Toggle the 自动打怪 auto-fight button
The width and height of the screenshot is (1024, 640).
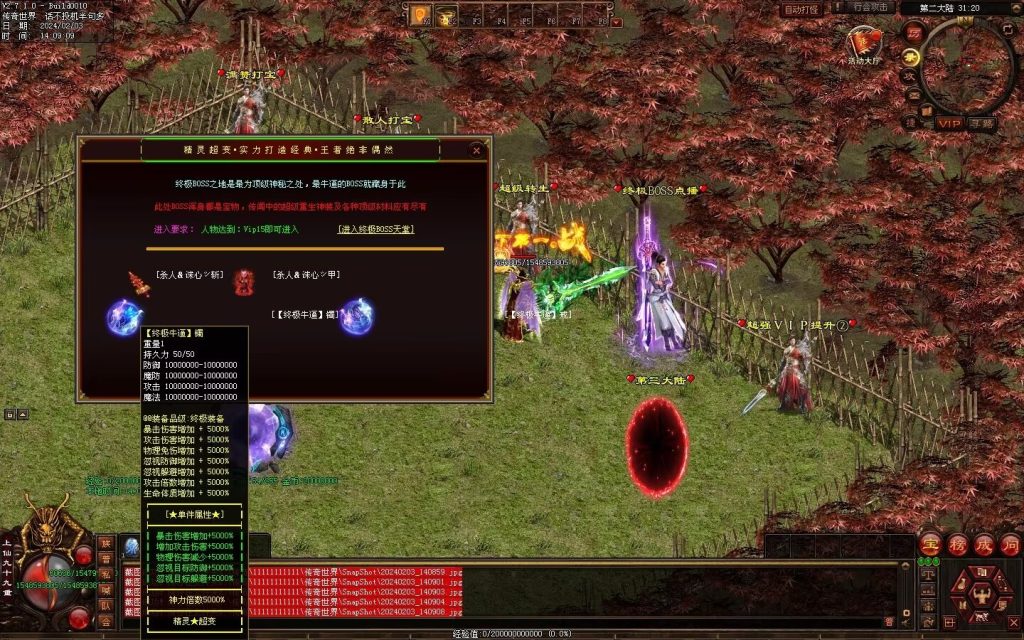click(x=802, y=9)
